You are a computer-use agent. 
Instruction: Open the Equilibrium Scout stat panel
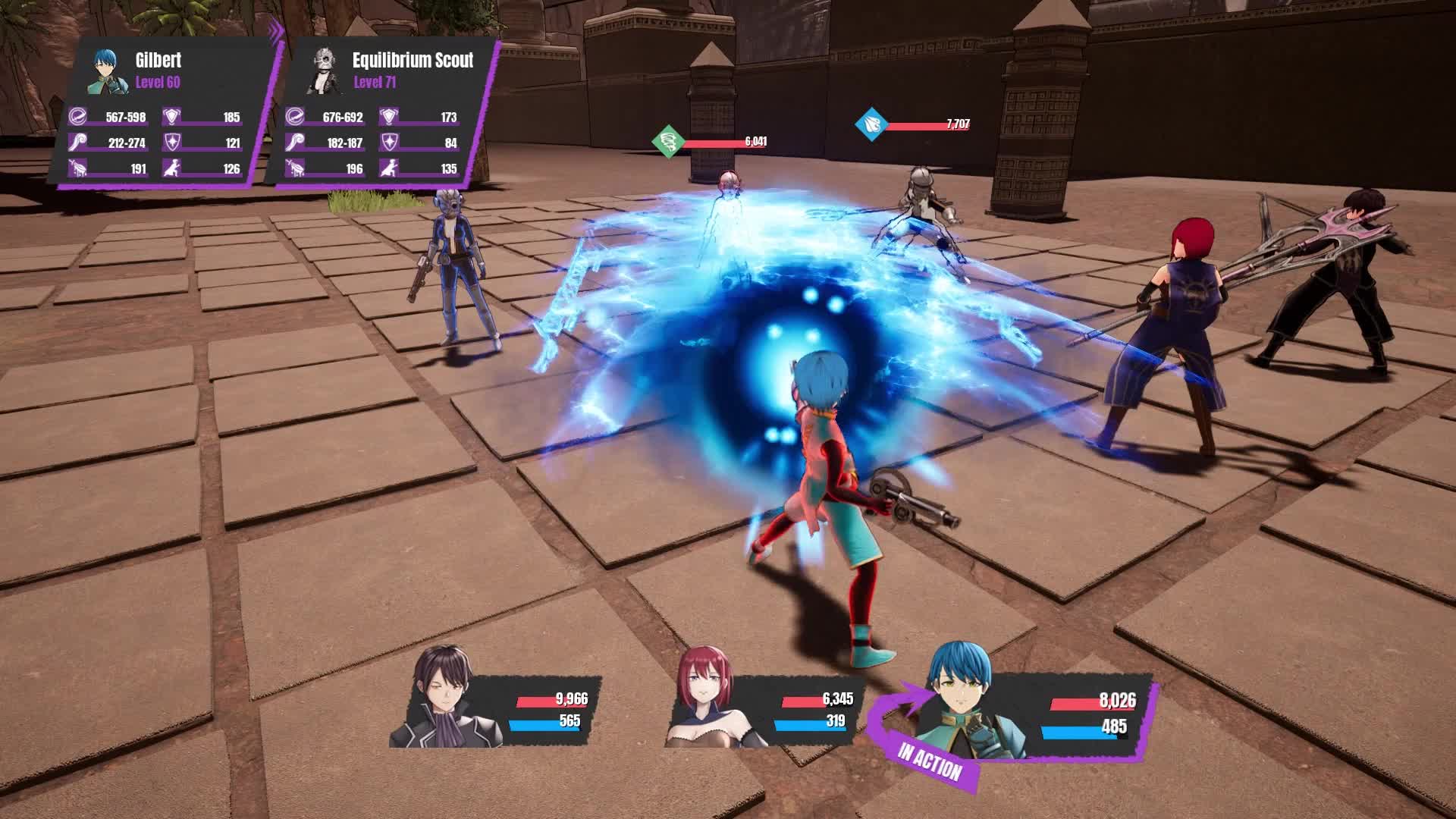pyautogui.click(x=381, y=114)
